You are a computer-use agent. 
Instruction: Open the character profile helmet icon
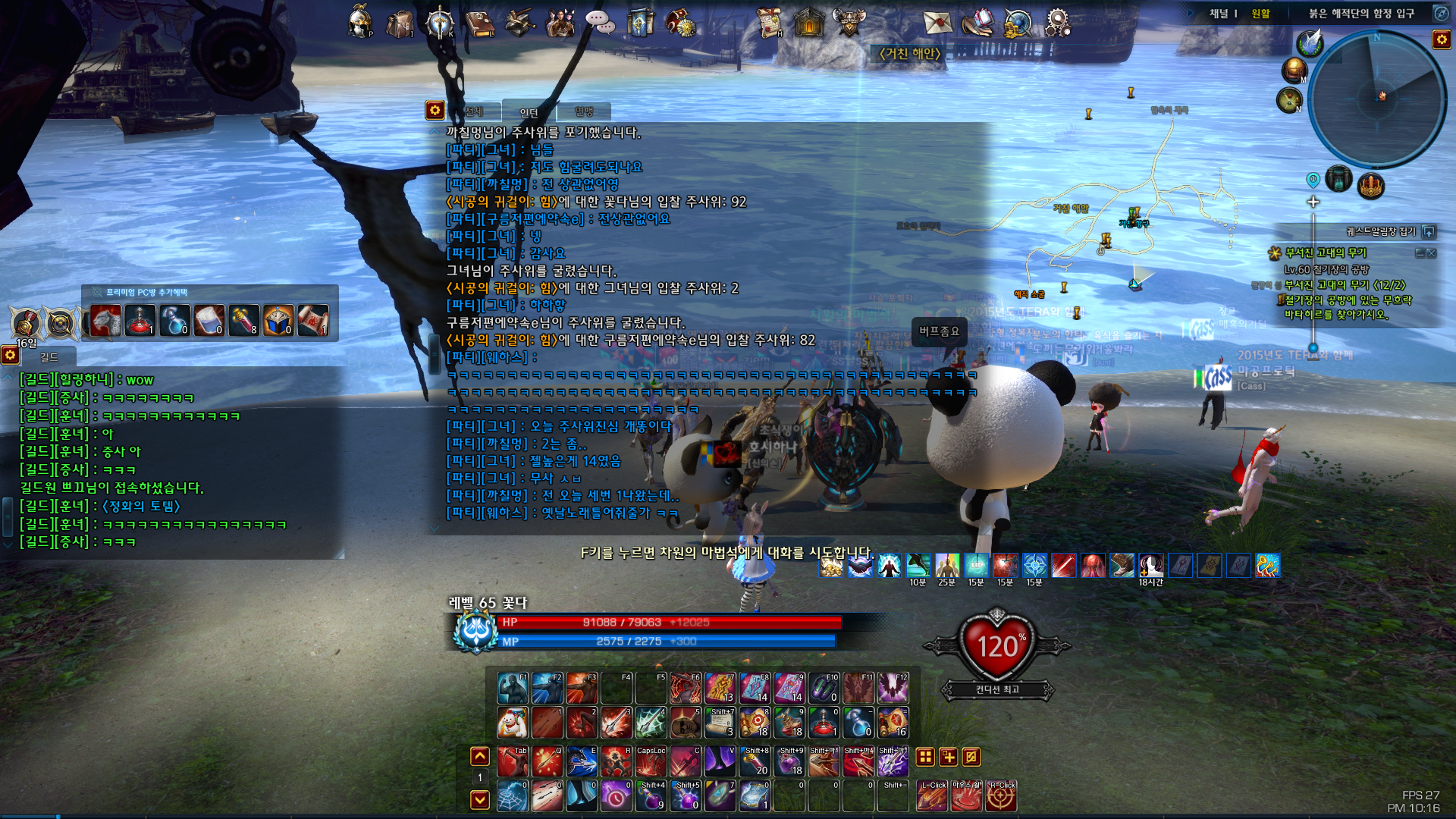click(x=359, y=21)
